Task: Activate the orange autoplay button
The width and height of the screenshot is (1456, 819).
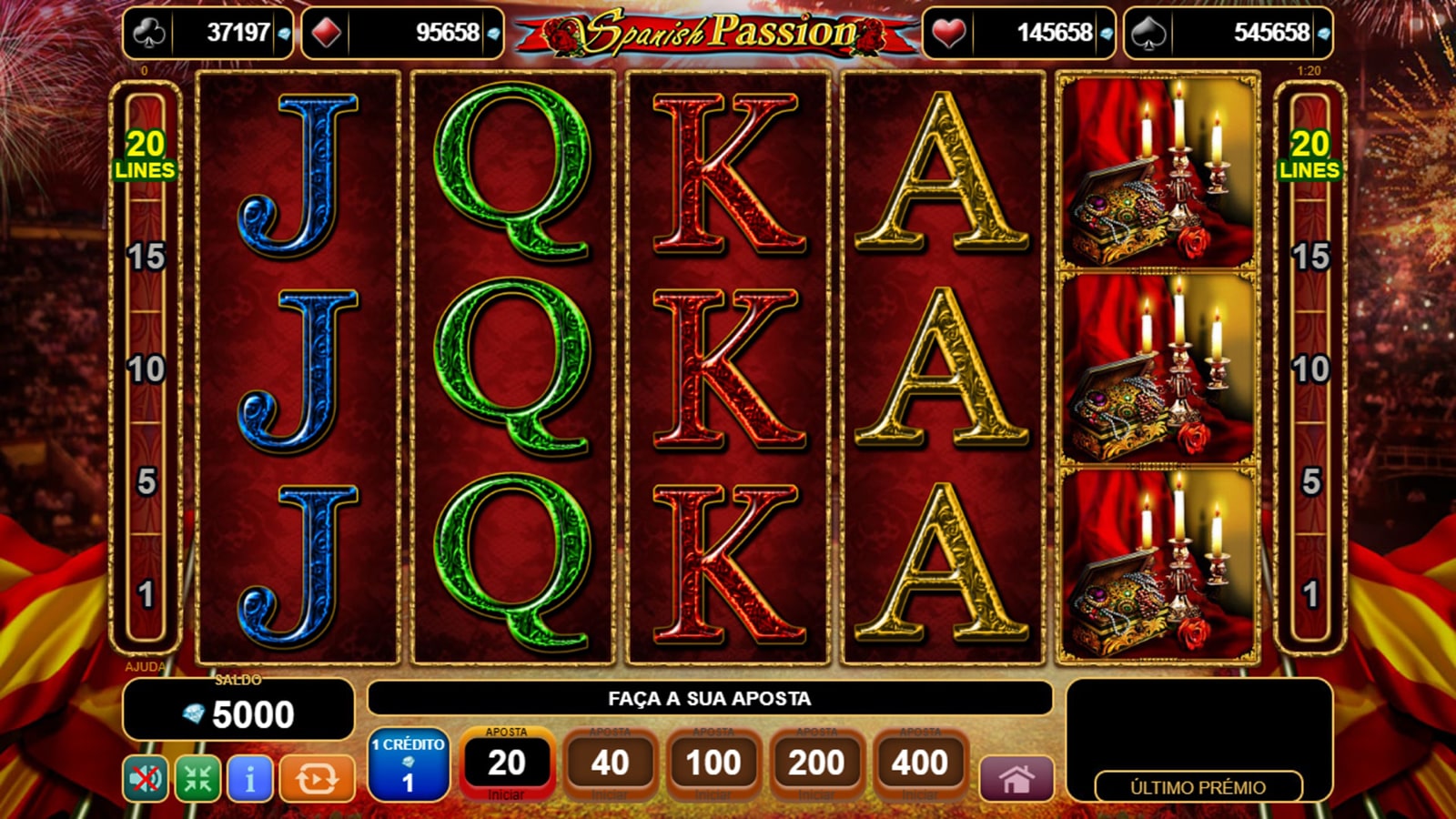Action: pyautogui.click(x=317, y=779)
